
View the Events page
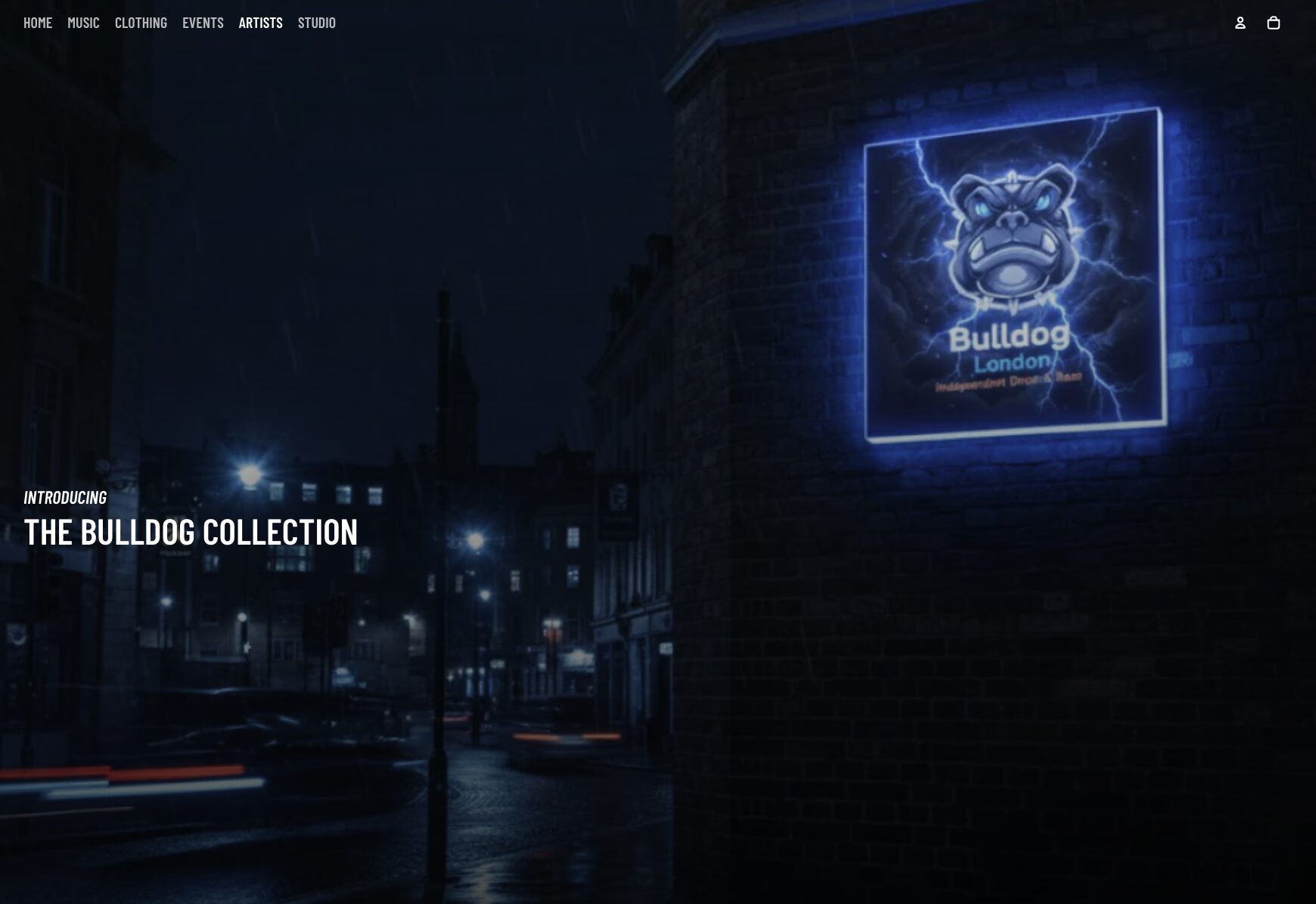pos(203,23)
